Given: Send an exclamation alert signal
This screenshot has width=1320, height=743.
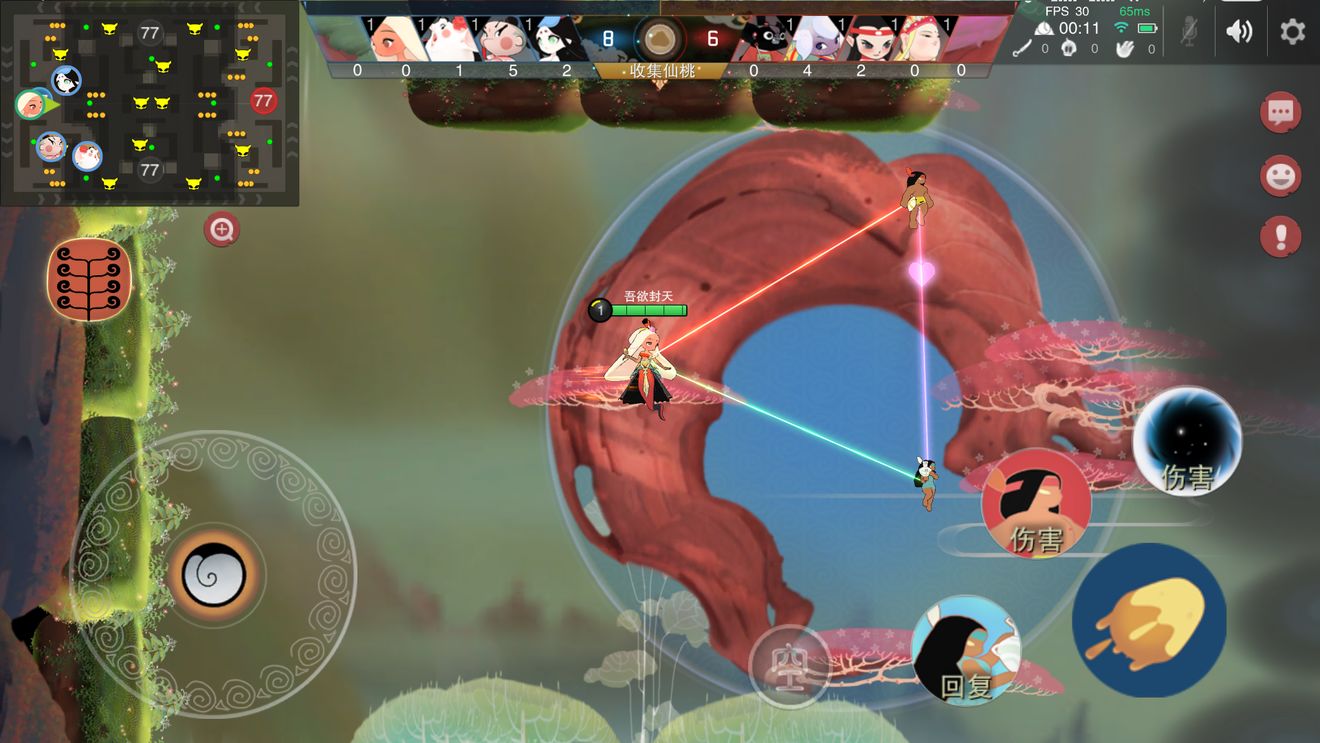Looking at the screenshot, I should (x=1281, y=238).
